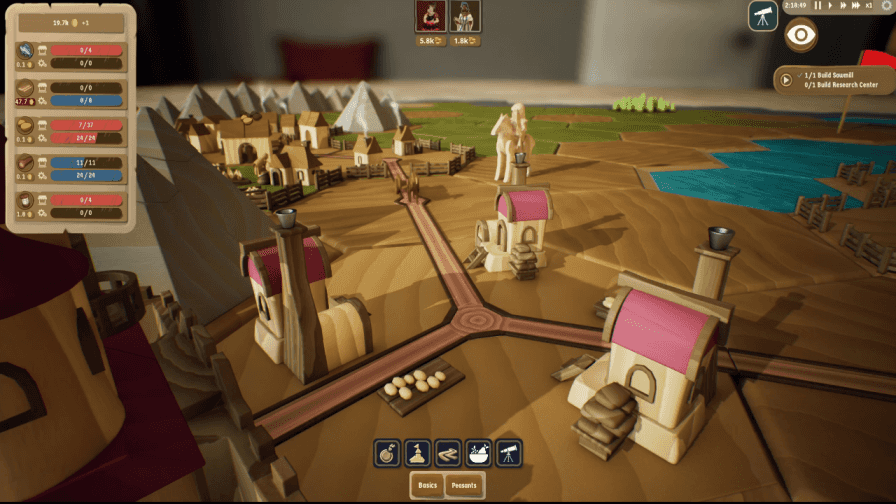Image resolution: width=896 pixels, height=504 pixels.
Task: Select the road building tool
Action: pos(448,453)
